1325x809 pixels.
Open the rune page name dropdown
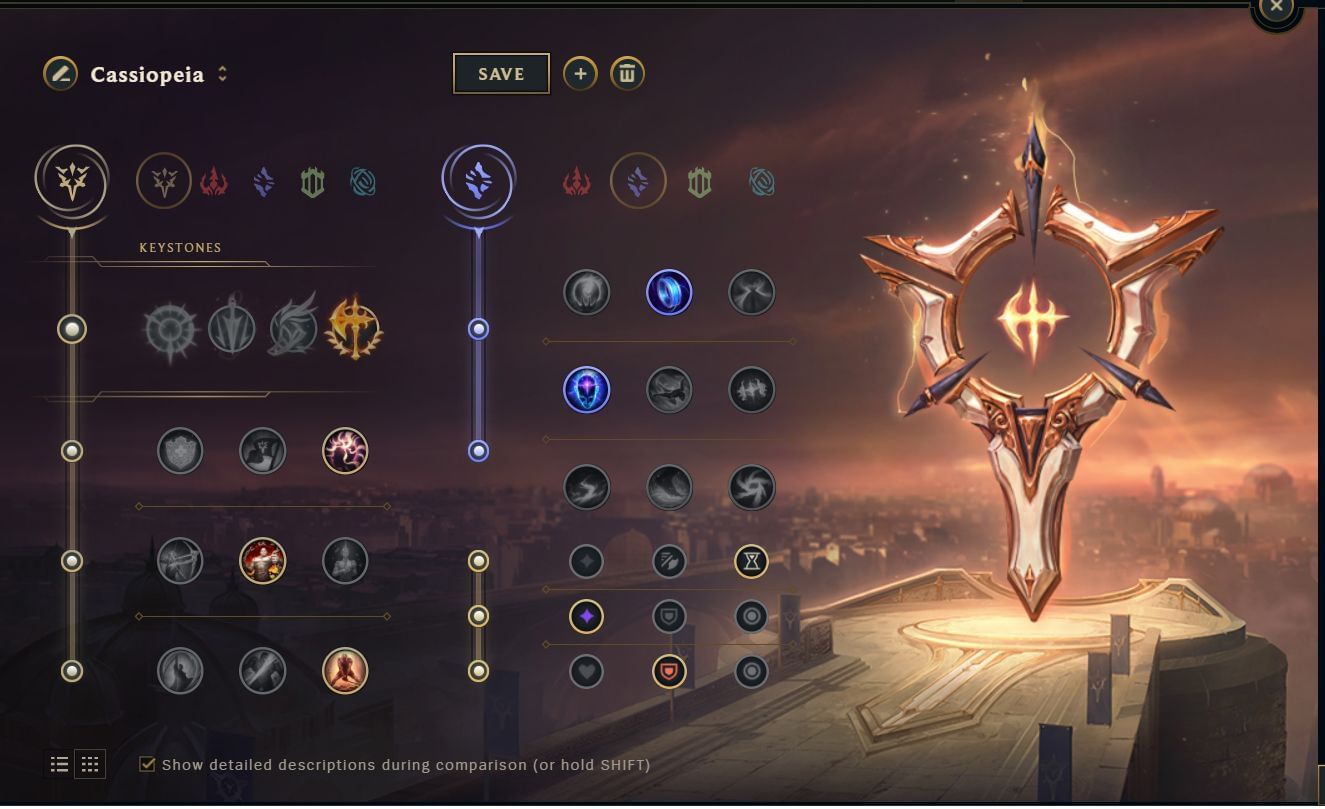point(222,73)
